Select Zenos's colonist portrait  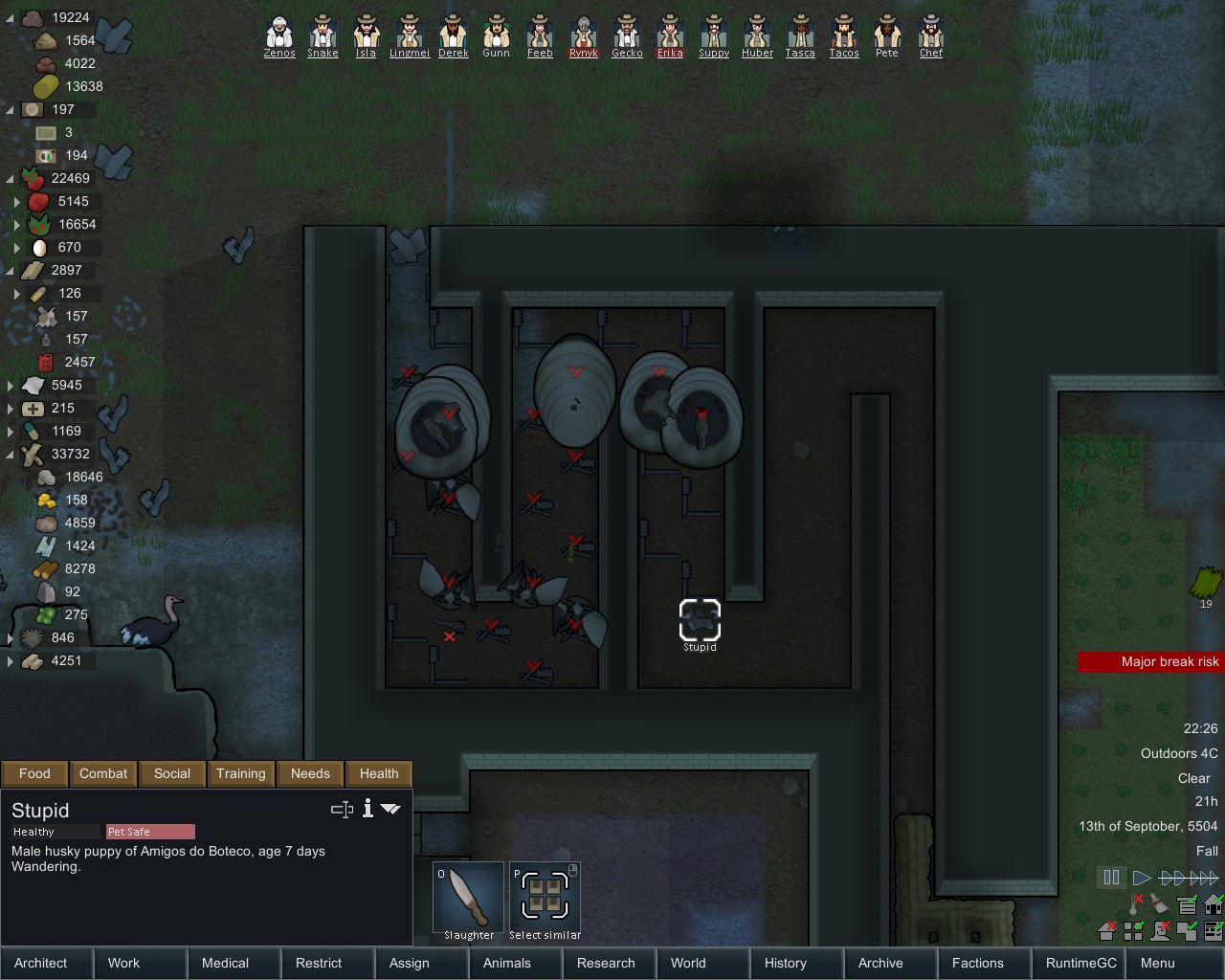pyautogui.click(x=278, y=32)
